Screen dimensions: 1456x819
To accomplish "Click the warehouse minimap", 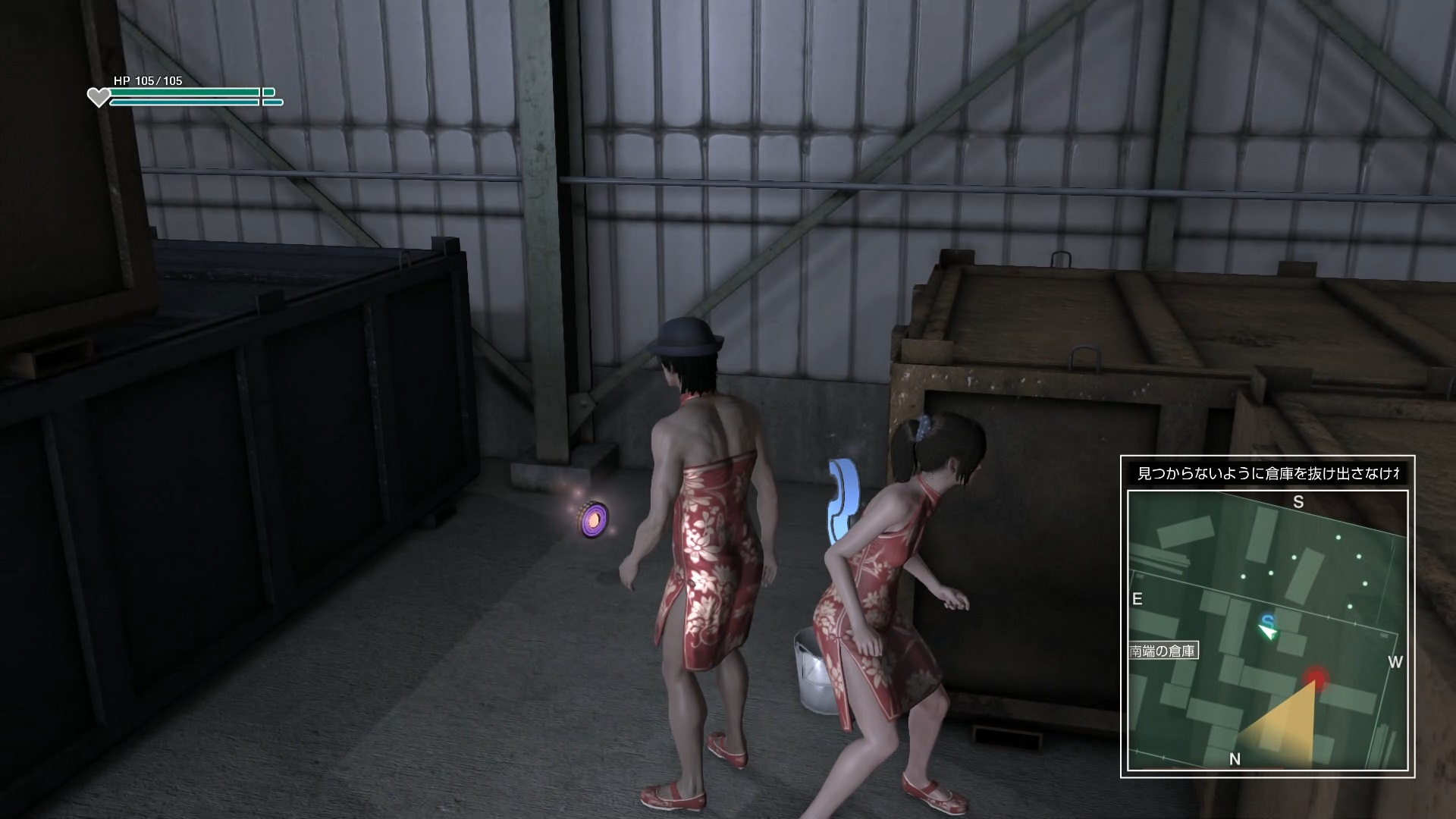I will pyautogui.click(x=1267, y=629).
